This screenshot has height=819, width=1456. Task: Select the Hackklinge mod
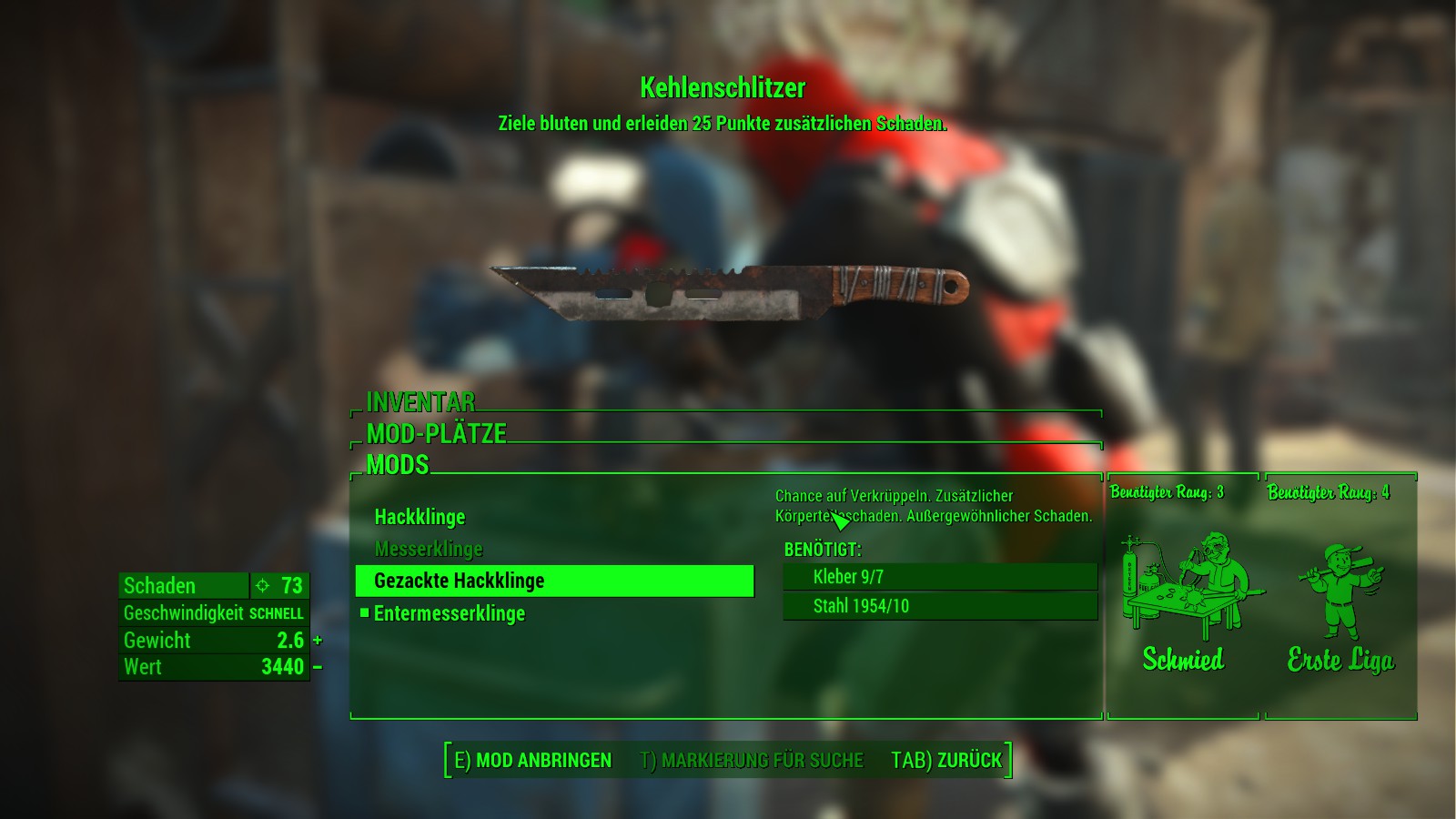click(x=420, y=517)
